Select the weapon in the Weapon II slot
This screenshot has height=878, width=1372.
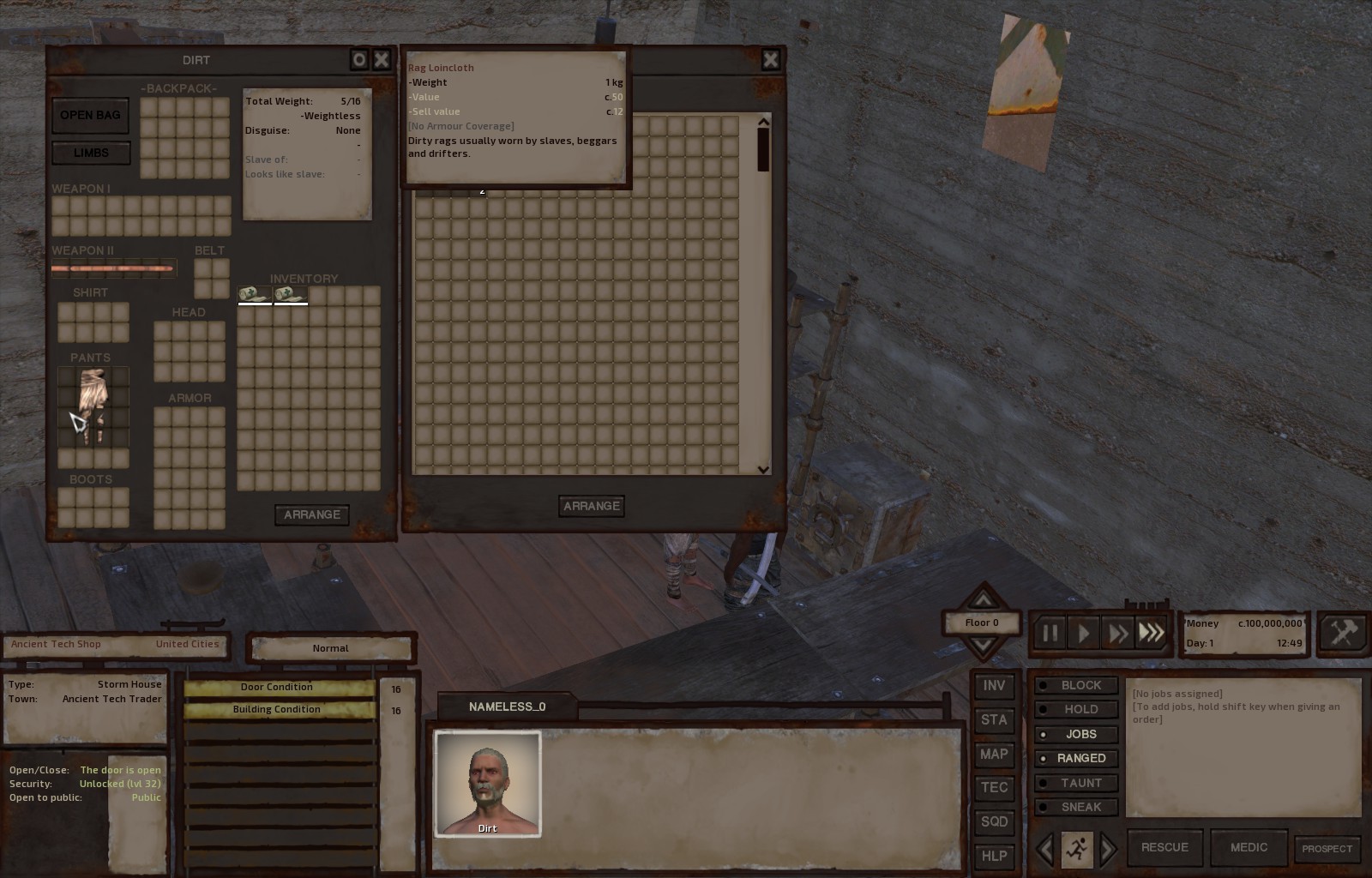113,268
